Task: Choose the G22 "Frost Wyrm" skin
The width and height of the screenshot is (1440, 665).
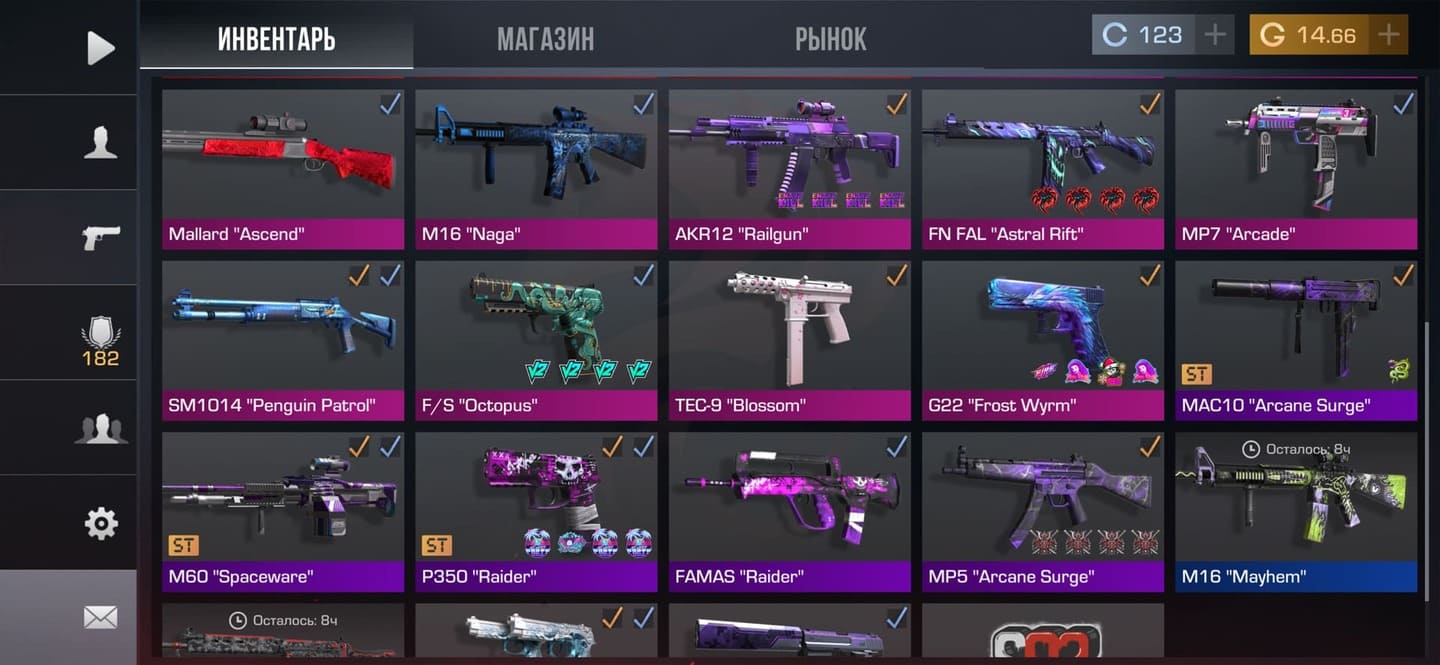Action: point(1043,340)
